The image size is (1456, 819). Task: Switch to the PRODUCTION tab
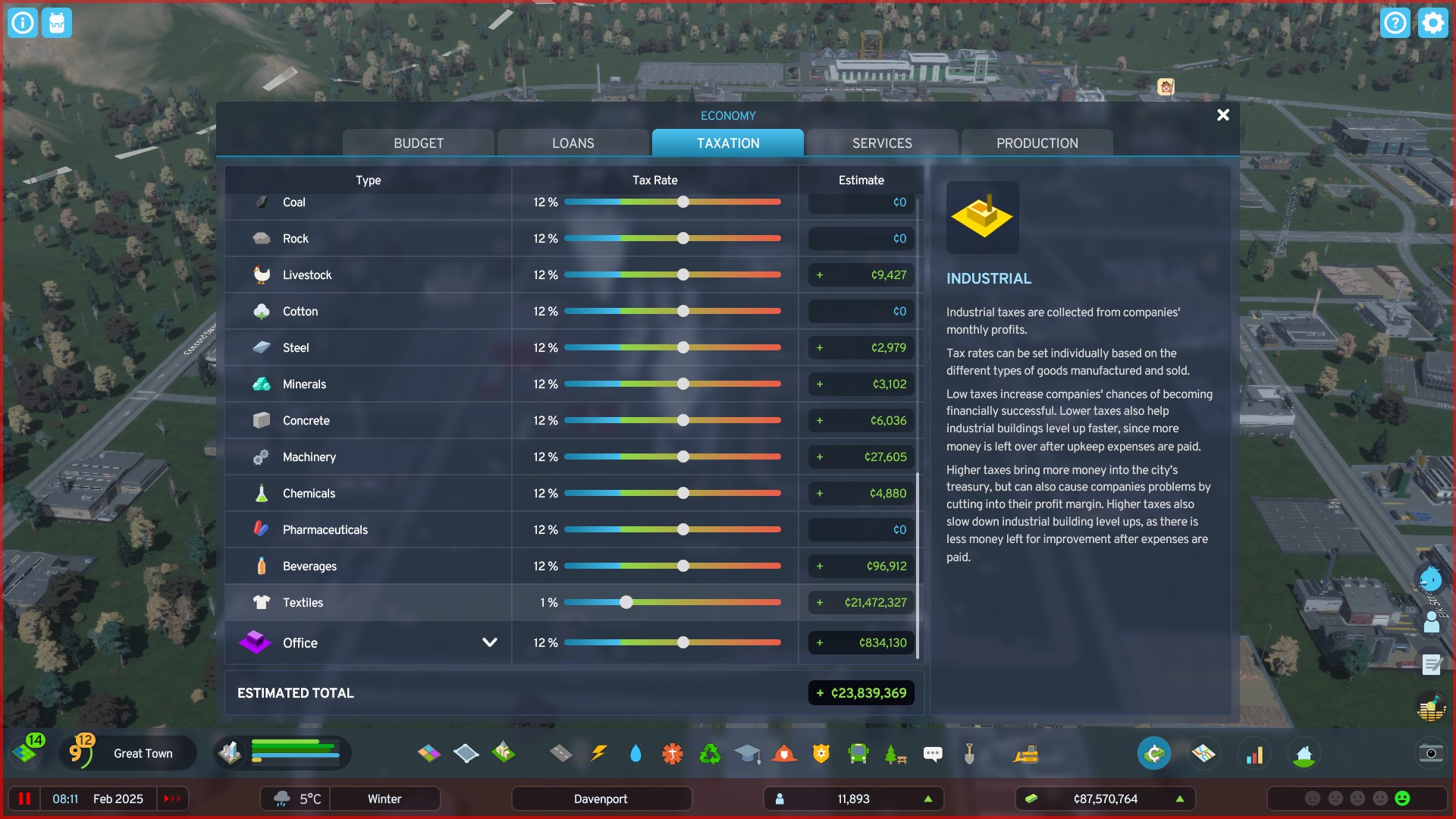1037,143
